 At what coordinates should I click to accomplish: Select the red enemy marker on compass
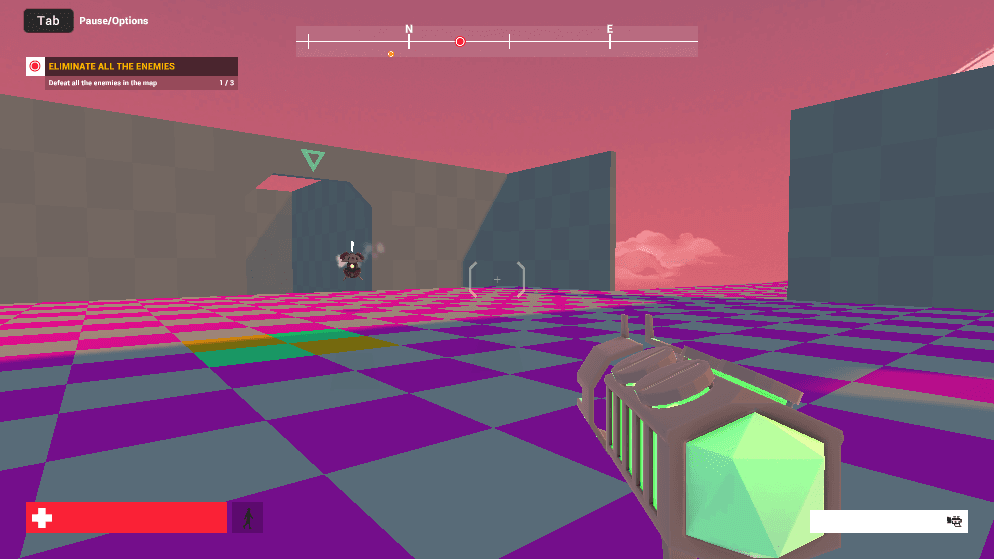460,42
